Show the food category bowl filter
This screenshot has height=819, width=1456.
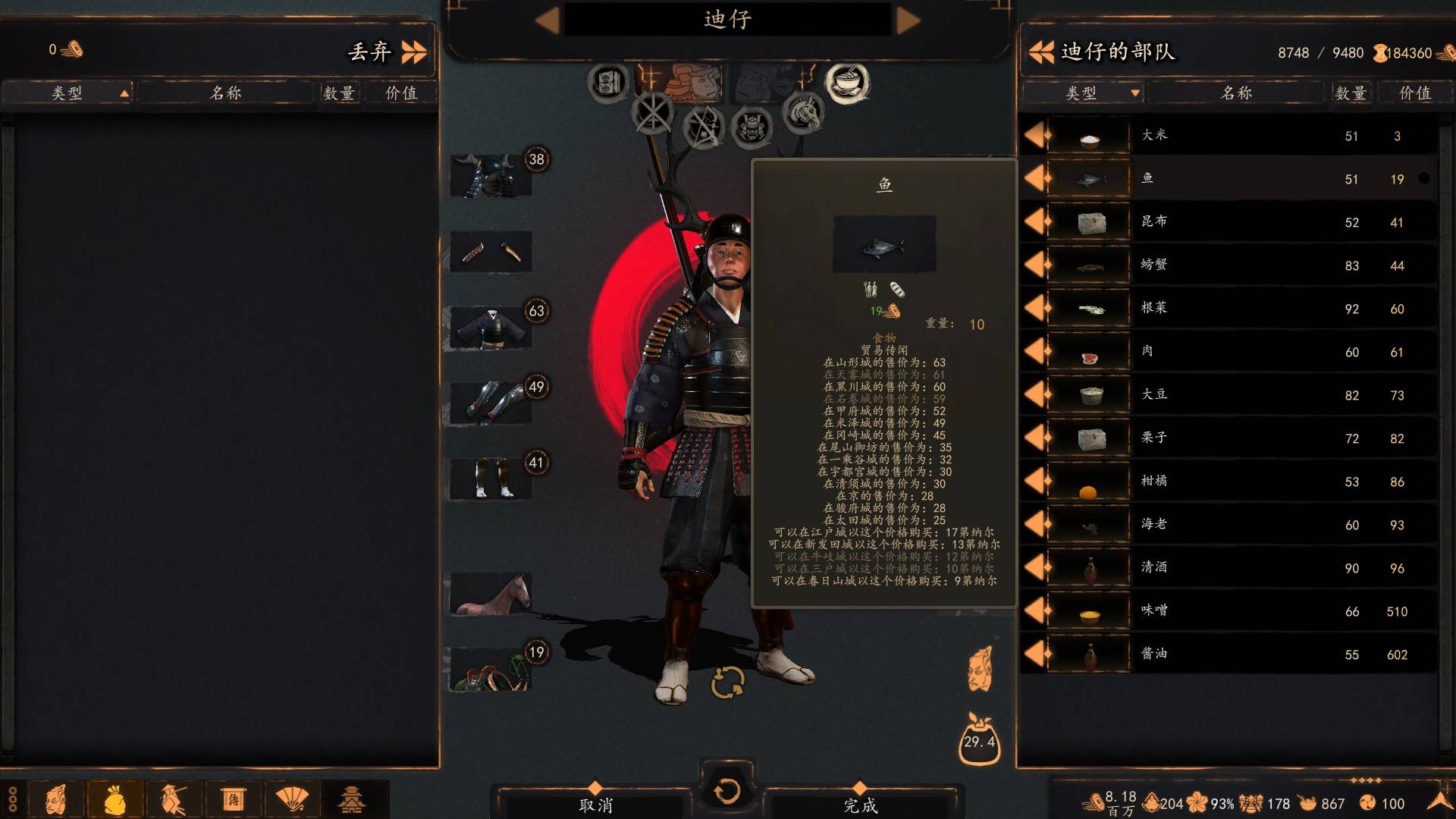point(847,82)
